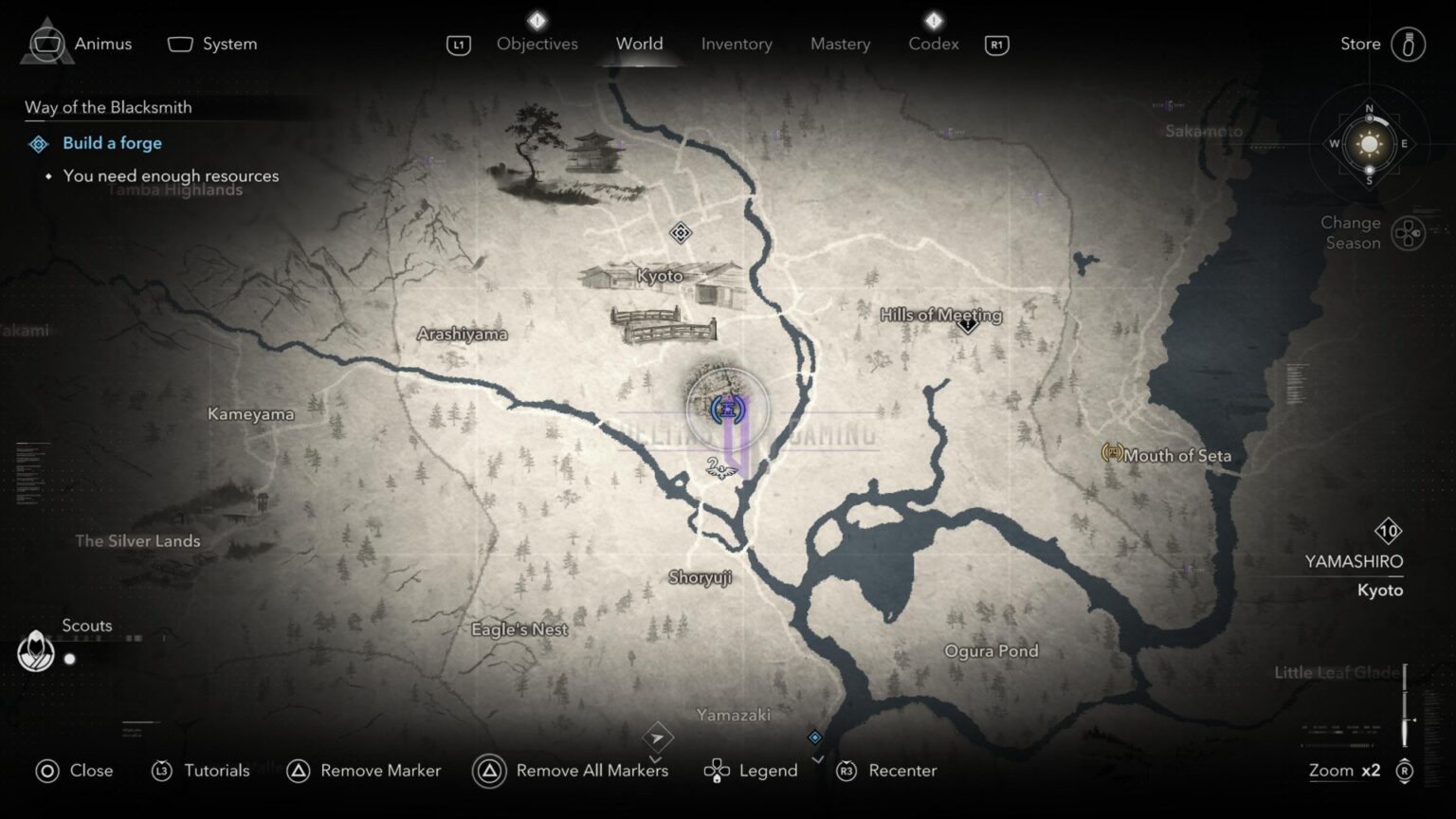Open the Scouts panel via the bird icon

pos(36,652)
